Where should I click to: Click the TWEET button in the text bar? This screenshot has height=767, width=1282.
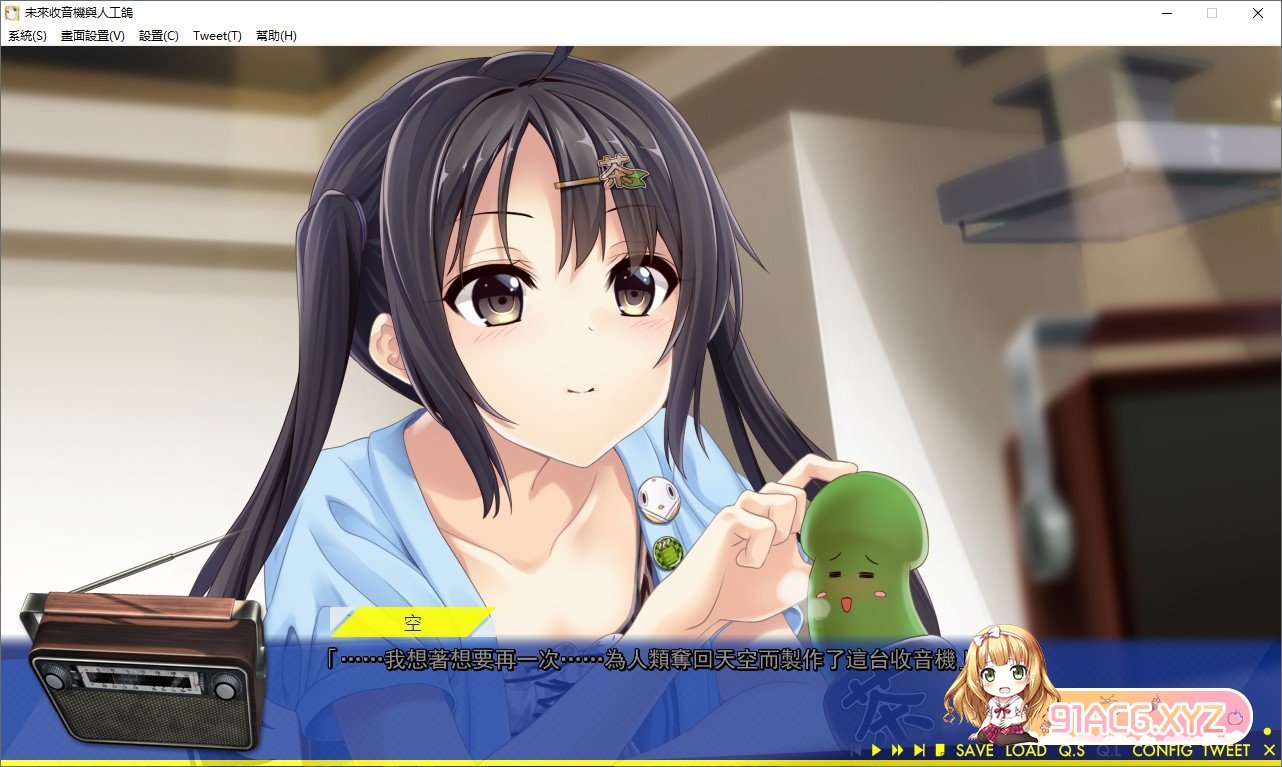[x=1225, y=750]
